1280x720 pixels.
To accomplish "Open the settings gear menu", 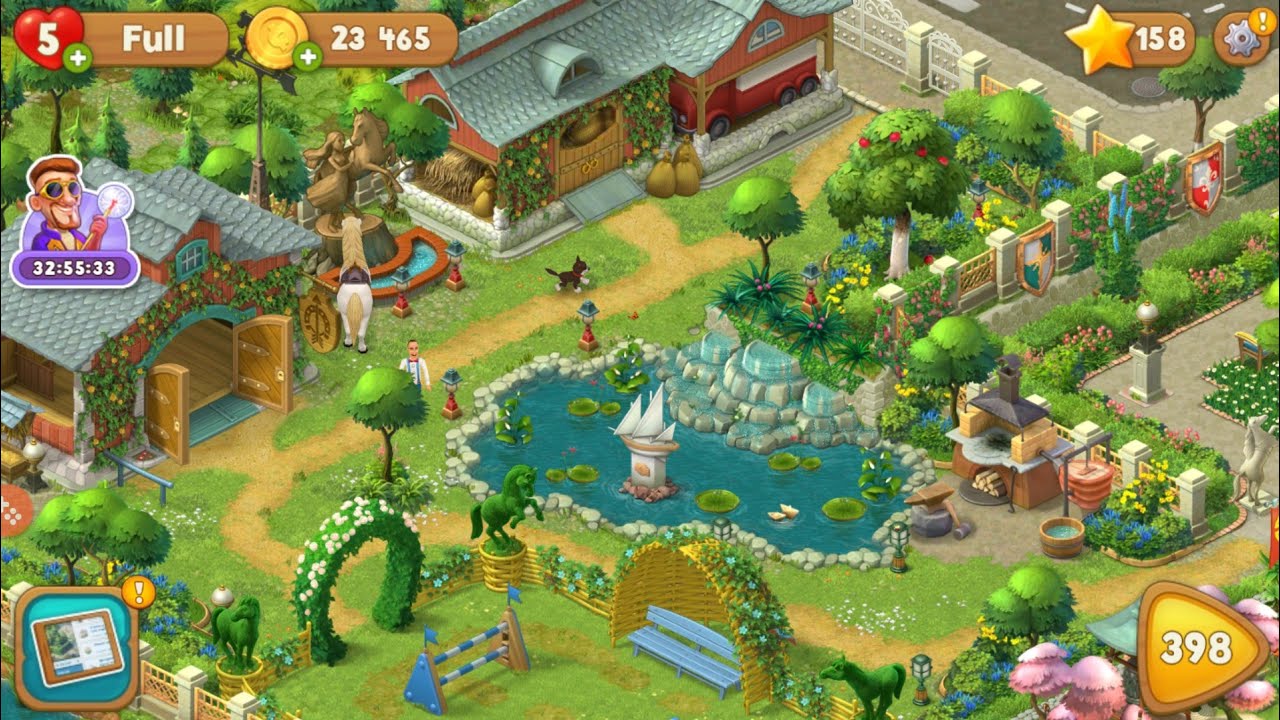I will pyautogui.click(x=1241, y=36).
